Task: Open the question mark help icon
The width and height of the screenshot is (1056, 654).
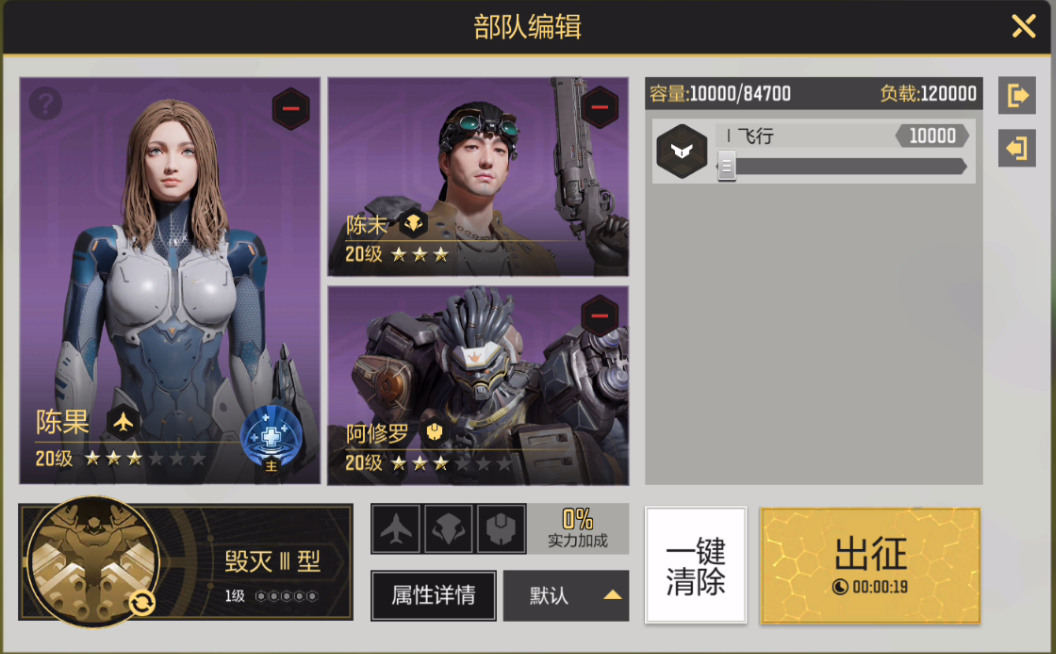Action: click(x=46, y=102)
